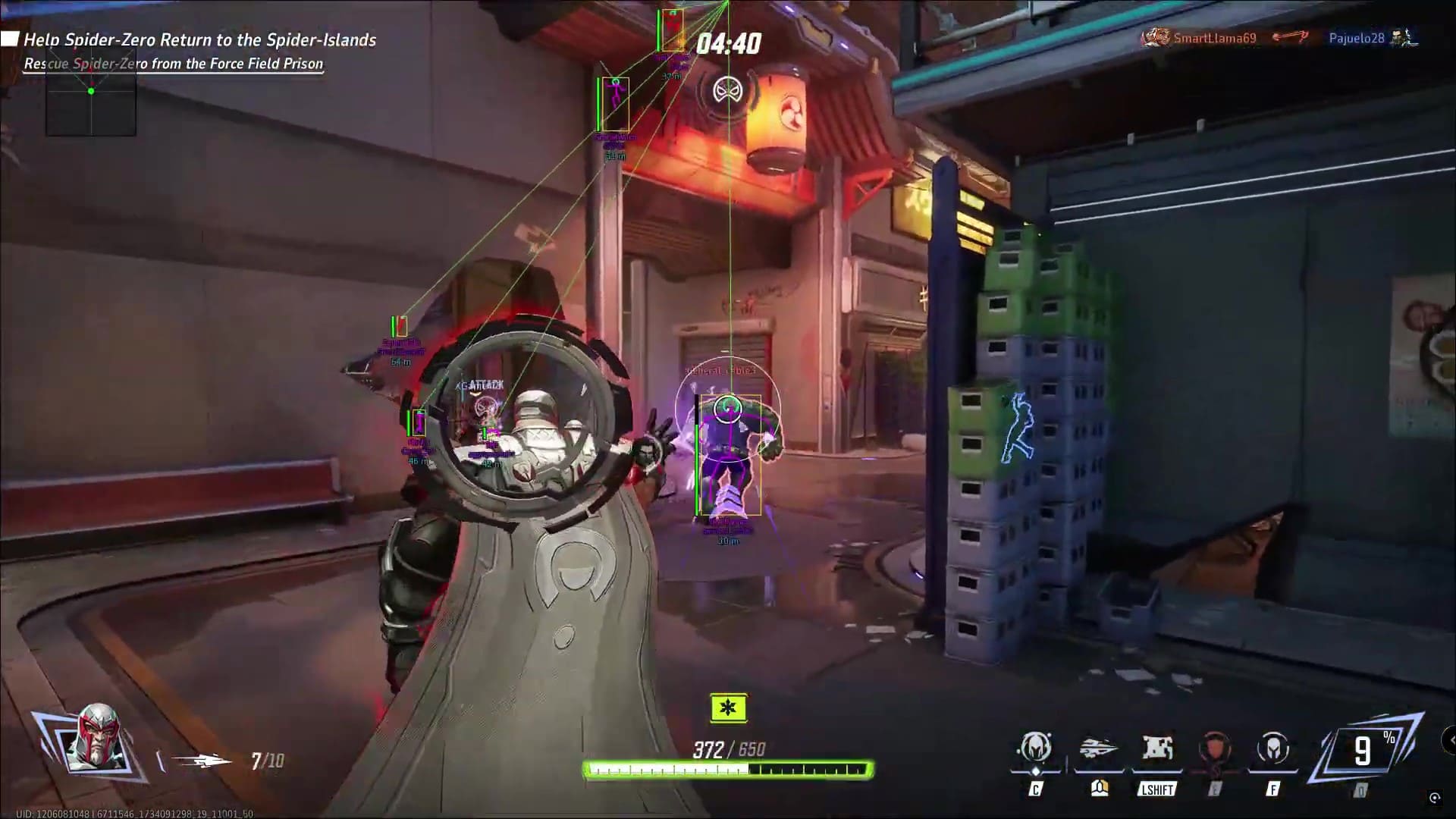Click the yellow snowflake status icon

[x=728, y=708]
